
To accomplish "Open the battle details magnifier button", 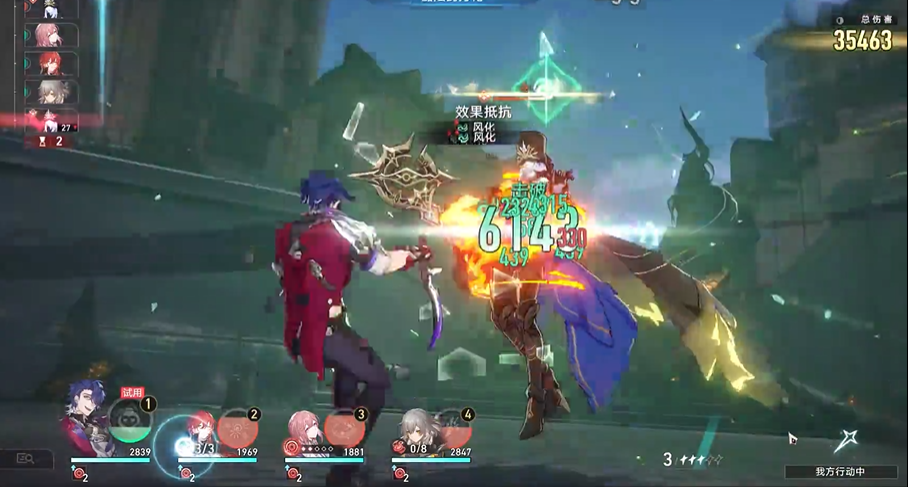I will coord(27,458).
